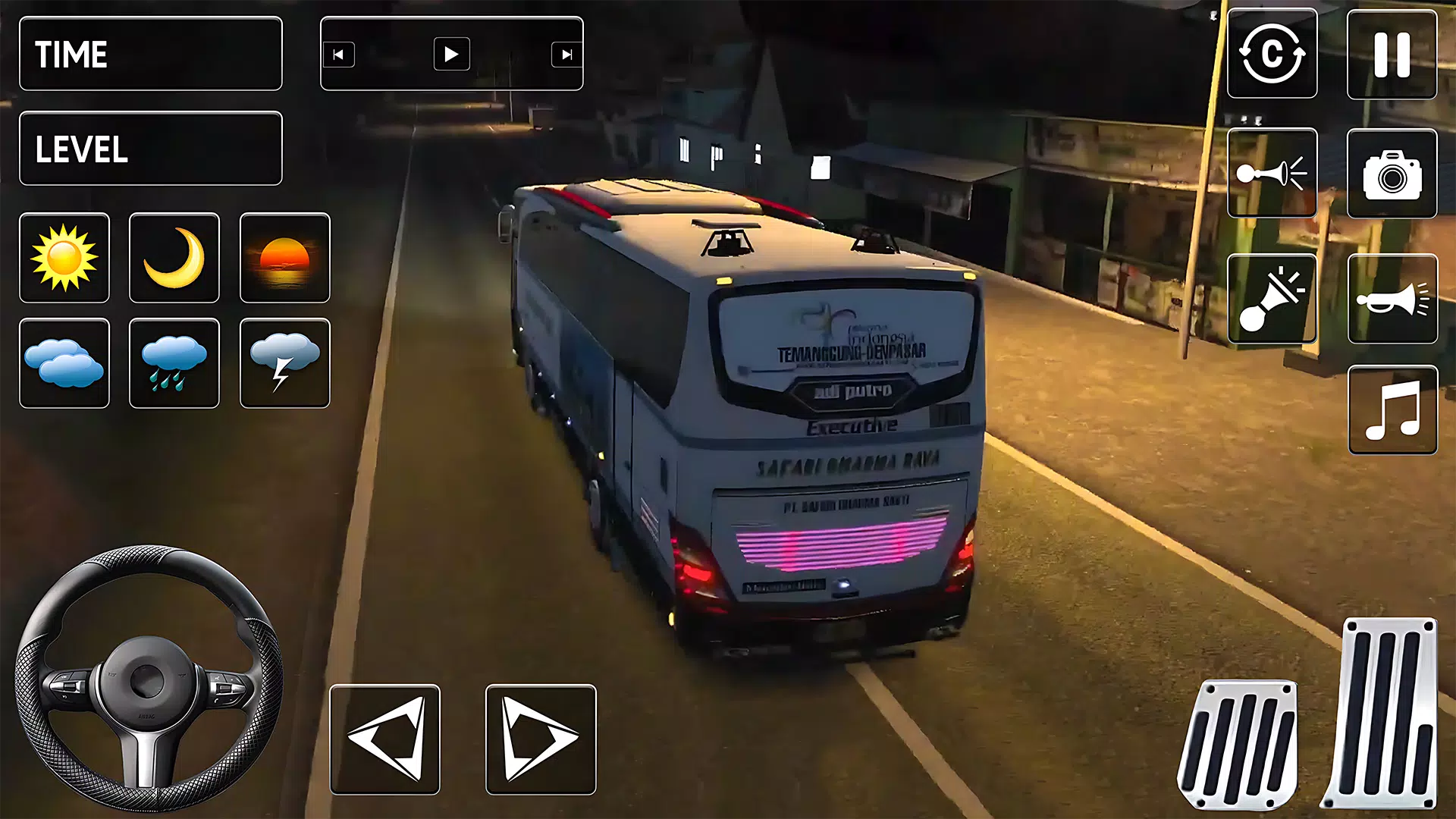Switch to night mode with moon toggle
Viewport: 1456px width, 819px height.
174,258
